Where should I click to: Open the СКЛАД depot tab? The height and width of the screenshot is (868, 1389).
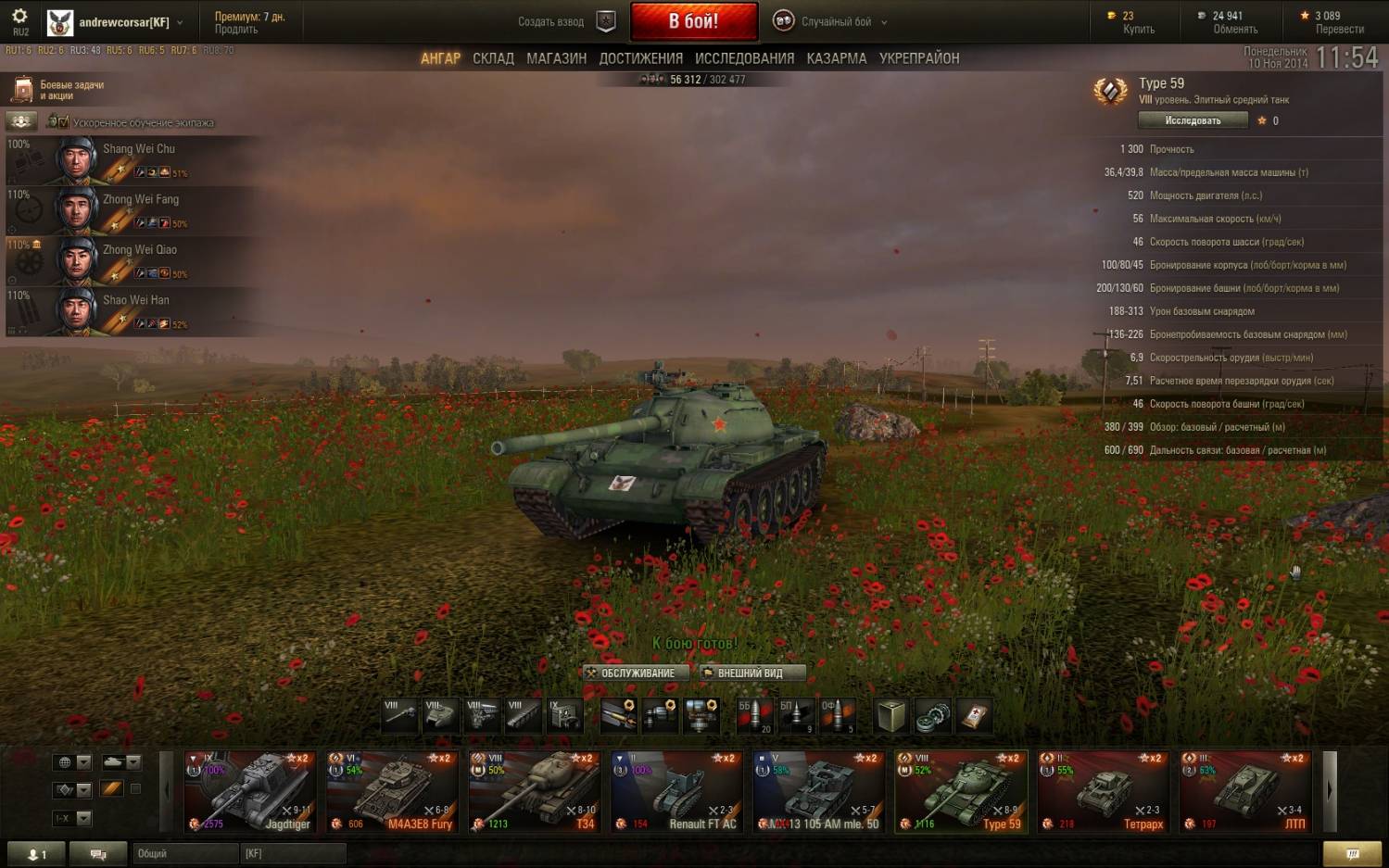click(493, 58)
